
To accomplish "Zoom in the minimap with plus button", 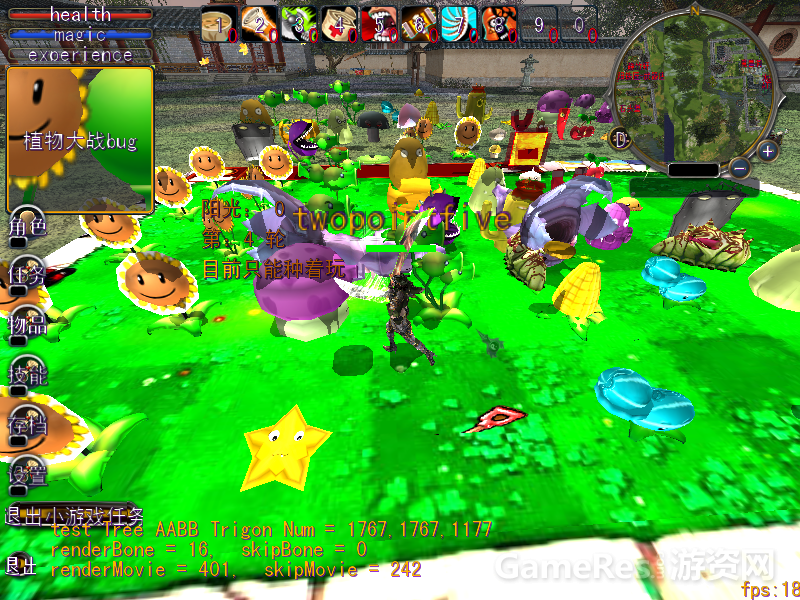I will [767, 152].
